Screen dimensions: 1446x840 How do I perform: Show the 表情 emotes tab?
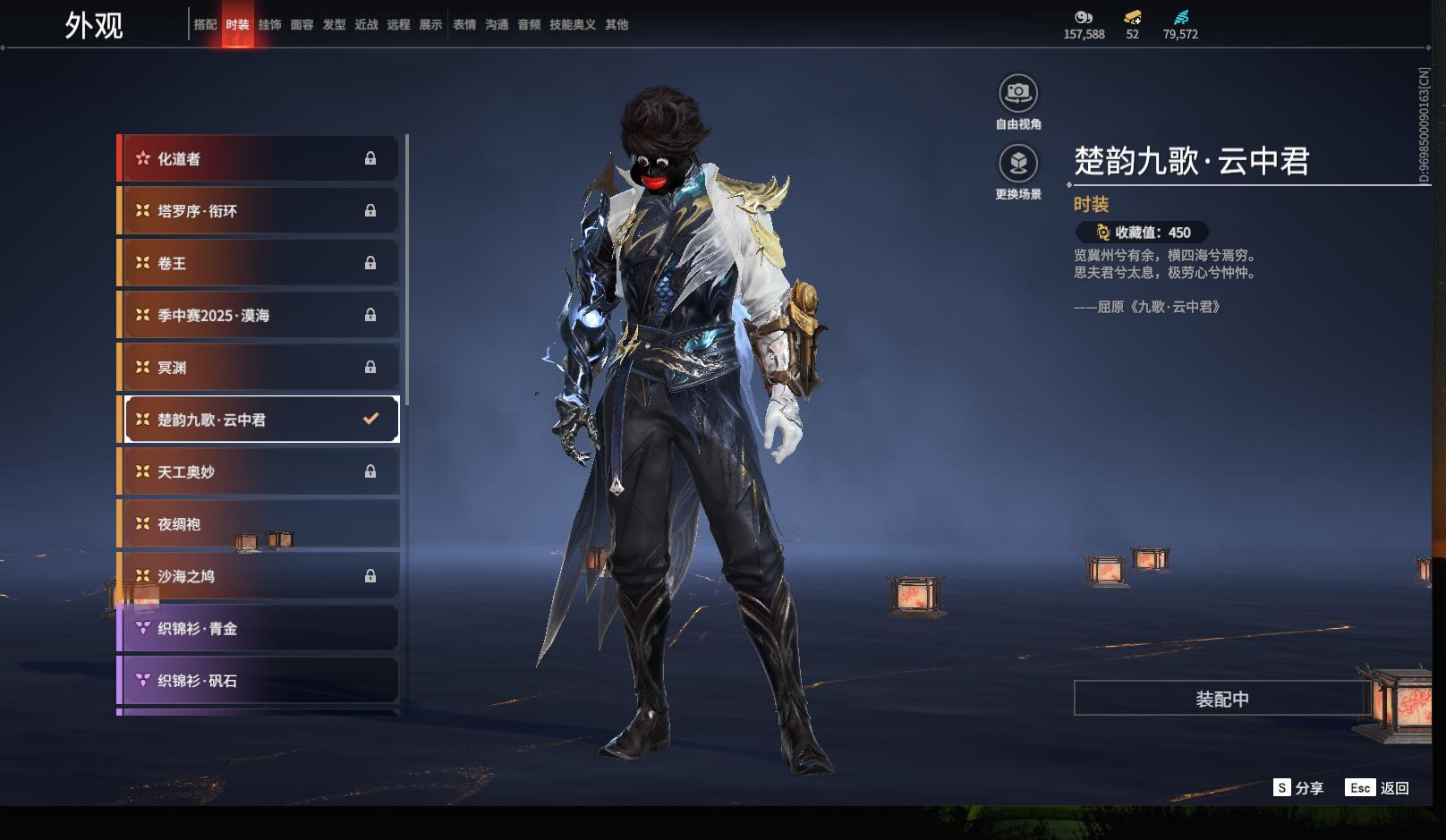[x=464, y=25]
